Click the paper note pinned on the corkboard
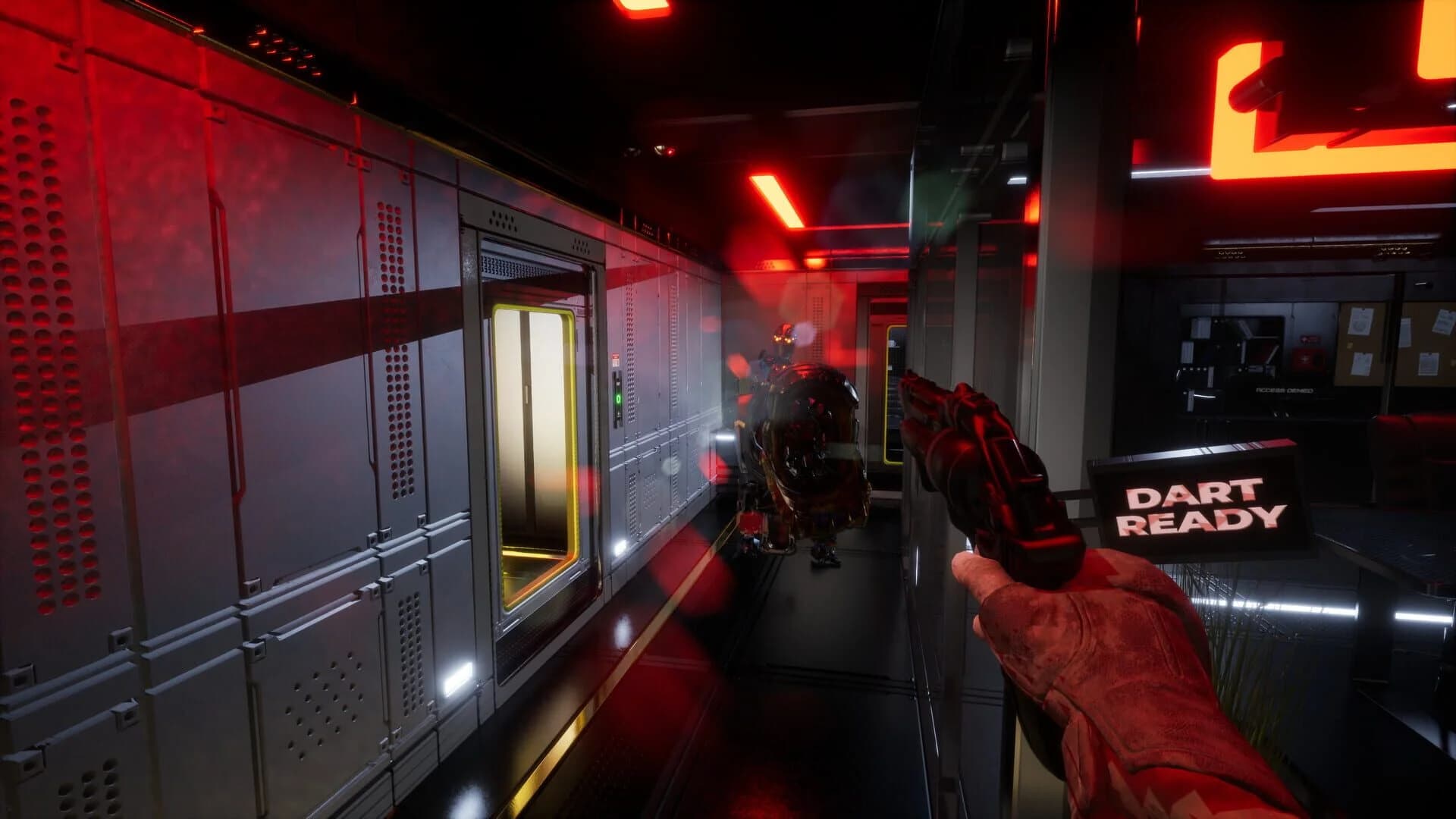 (1362, 322)
